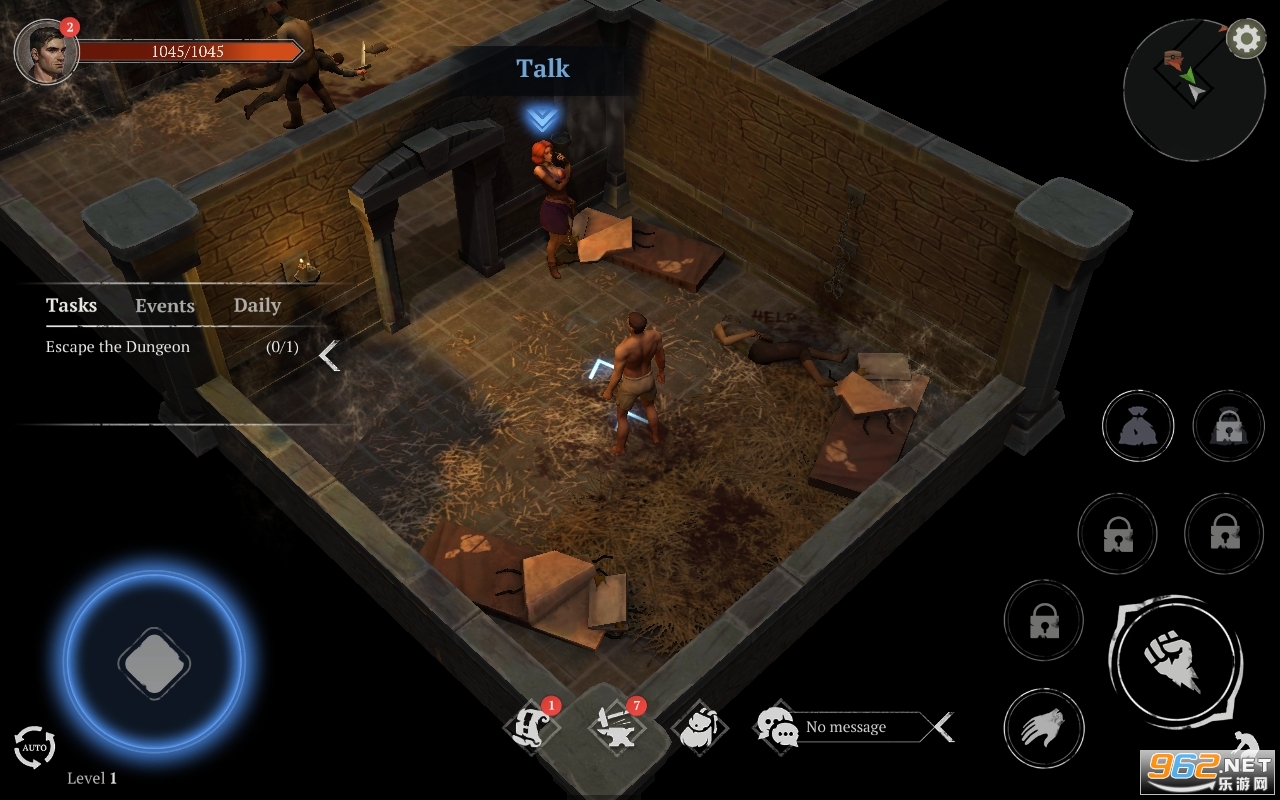Use the fist attack button
1280x800 pixels.
pos(1174,661)
